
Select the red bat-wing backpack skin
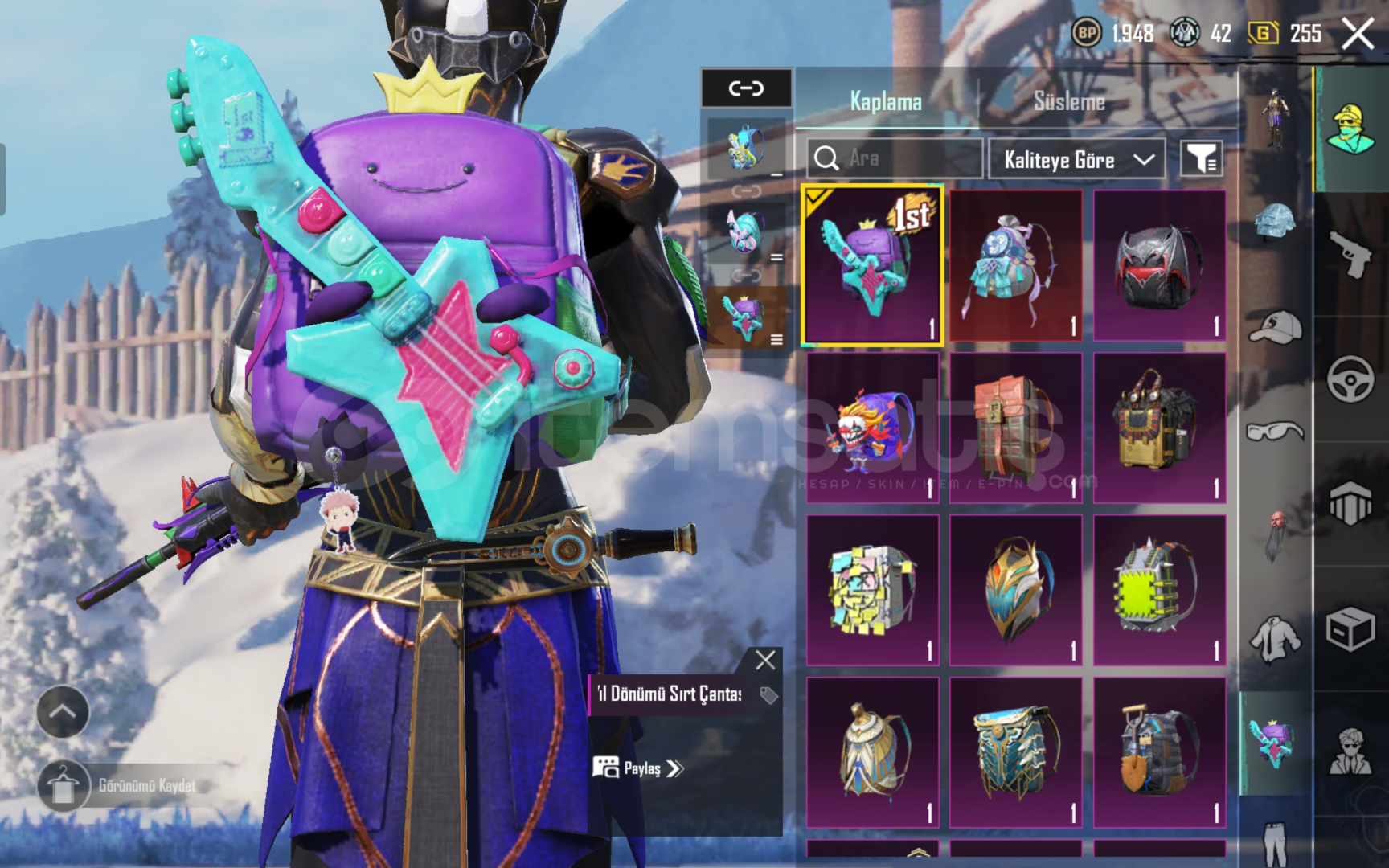coord(1159,266)
